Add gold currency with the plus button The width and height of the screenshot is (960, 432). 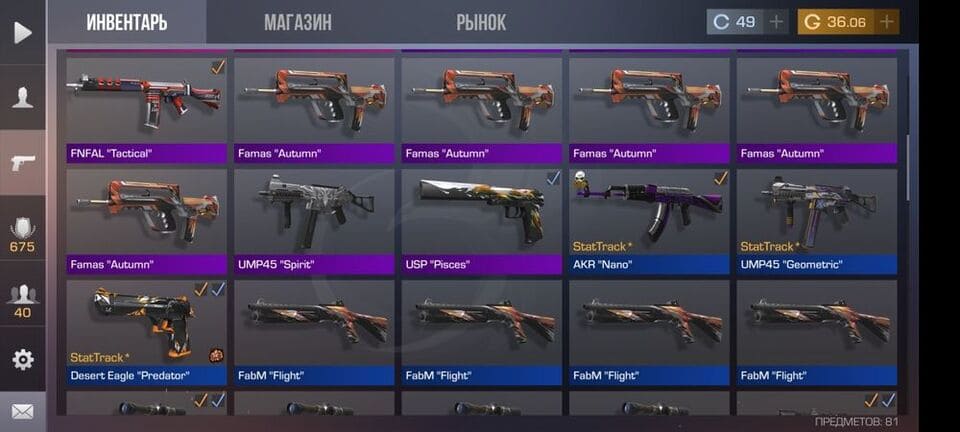point(886,22)
